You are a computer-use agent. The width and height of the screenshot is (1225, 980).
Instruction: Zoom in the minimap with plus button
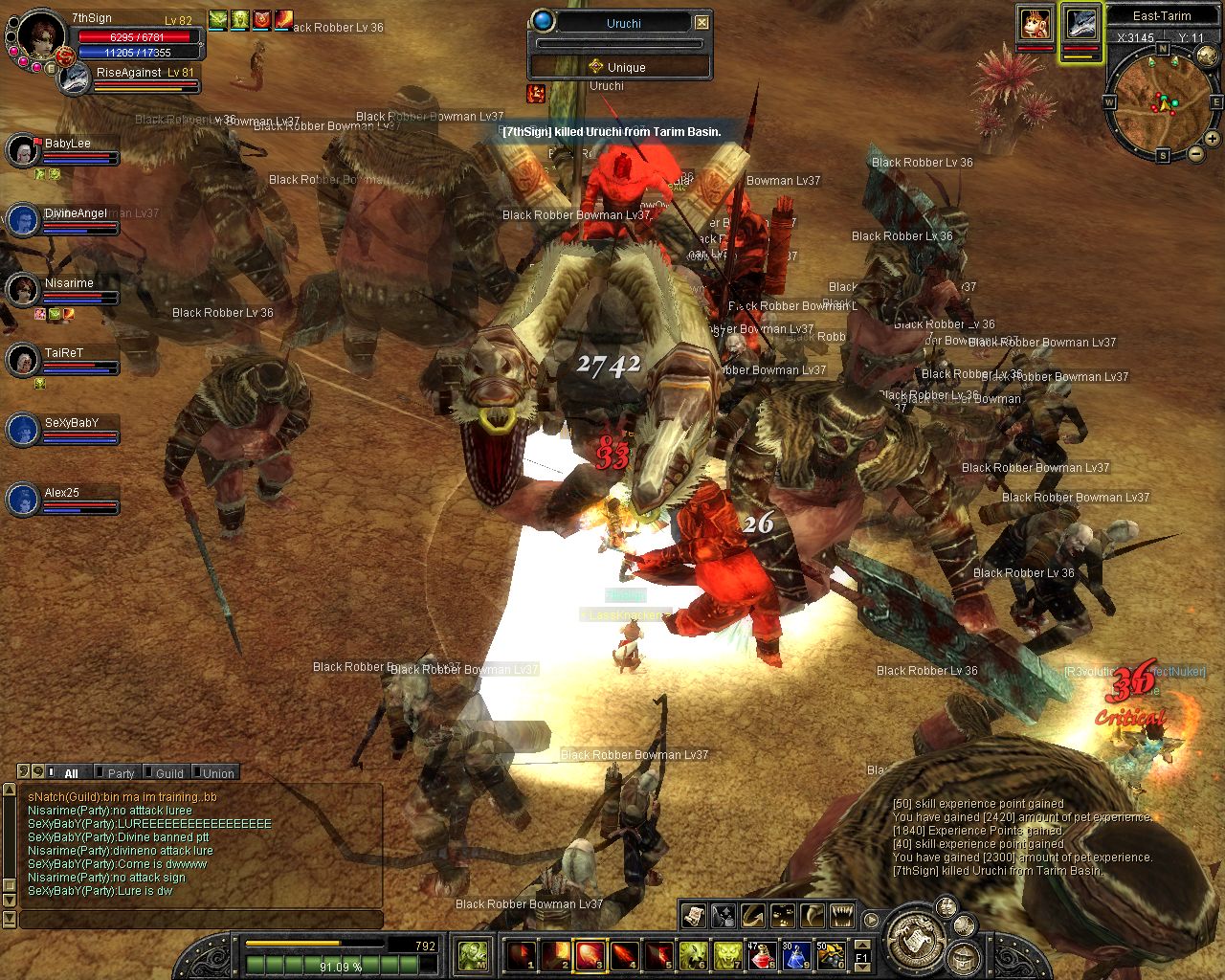(1212, 139)
